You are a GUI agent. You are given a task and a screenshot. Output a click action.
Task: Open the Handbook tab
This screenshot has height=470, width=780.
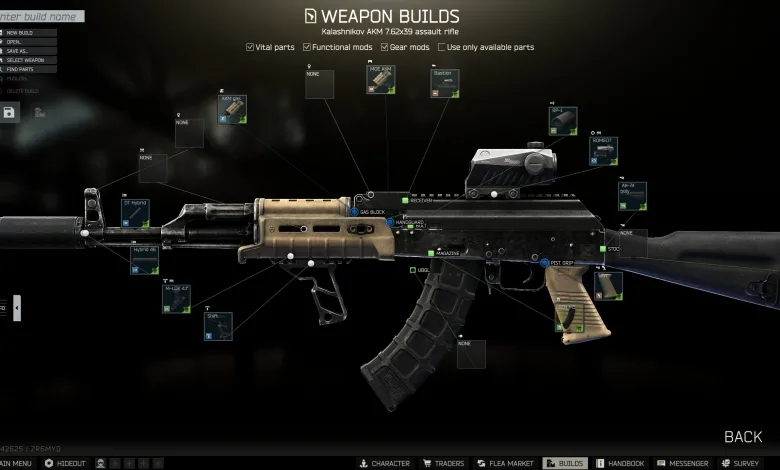(620, 463)
